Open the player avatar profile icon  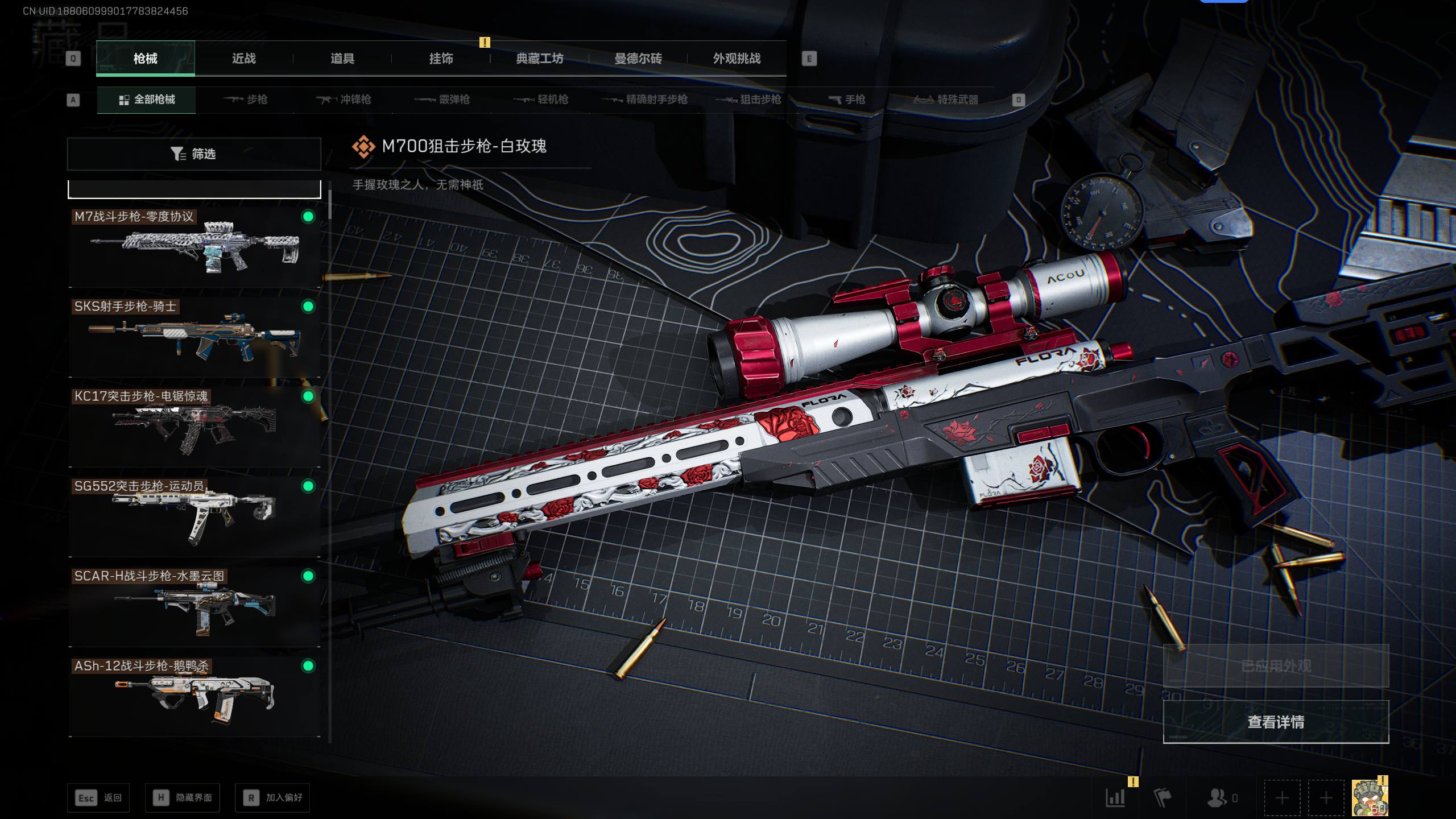[1370, 797]
